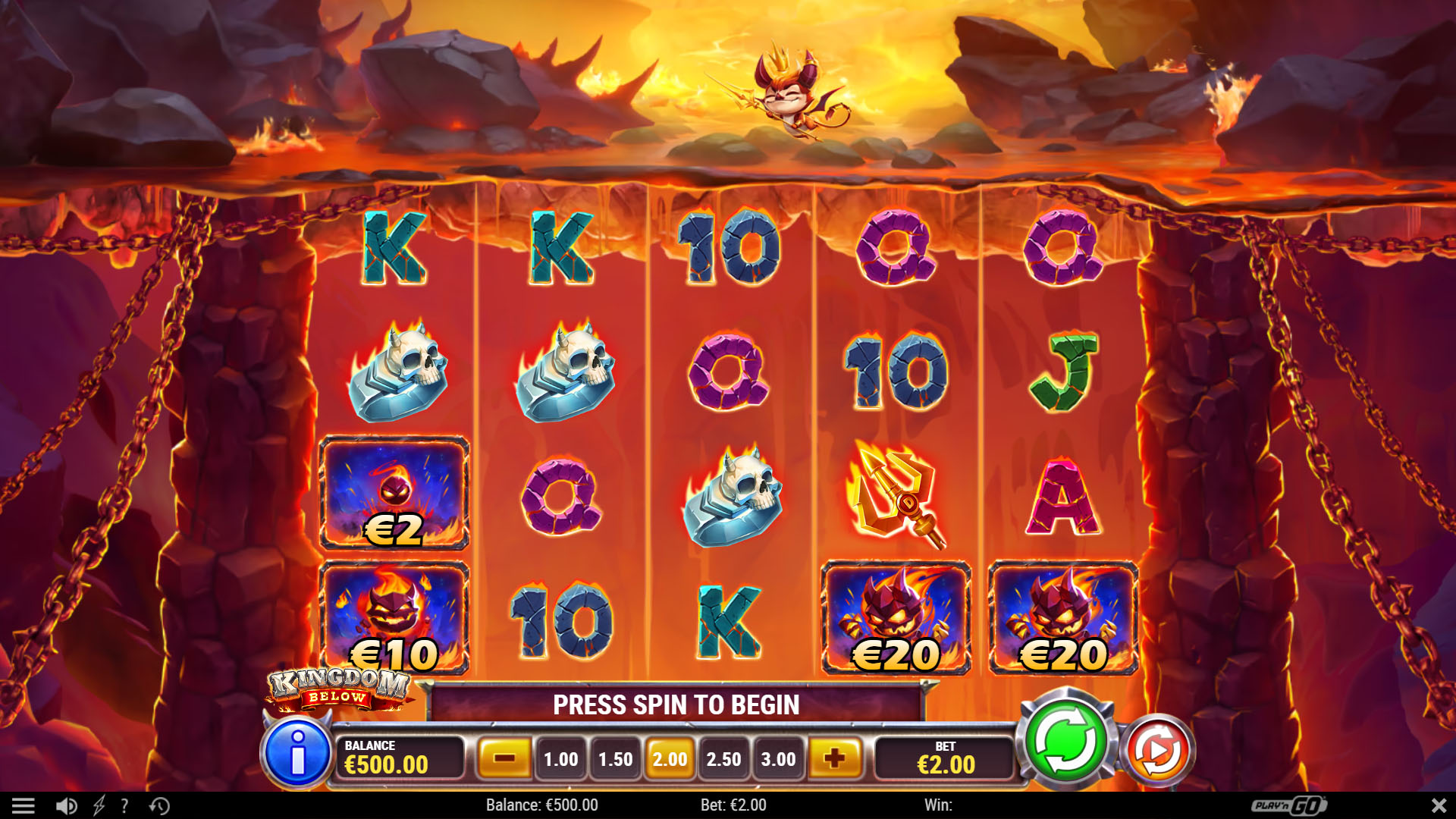This screenshot has height=819, width=1456.
Task: Mute the game sound using the speaker icon
Action: (x=67, y=805)
